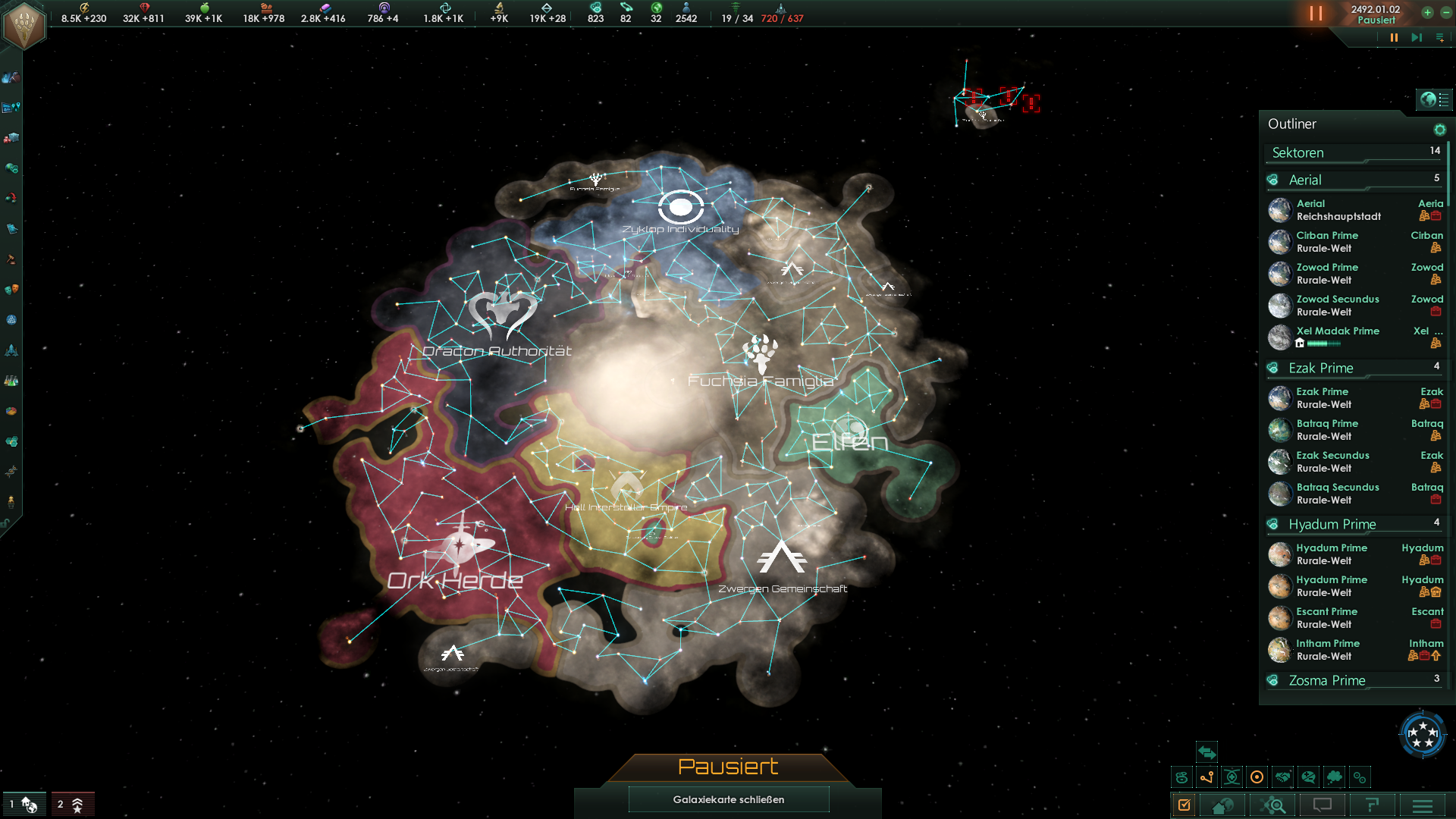This screenshot has height=819, width=1456.
Task: Toggle the small orange pause button
Action: [1394, 37]
